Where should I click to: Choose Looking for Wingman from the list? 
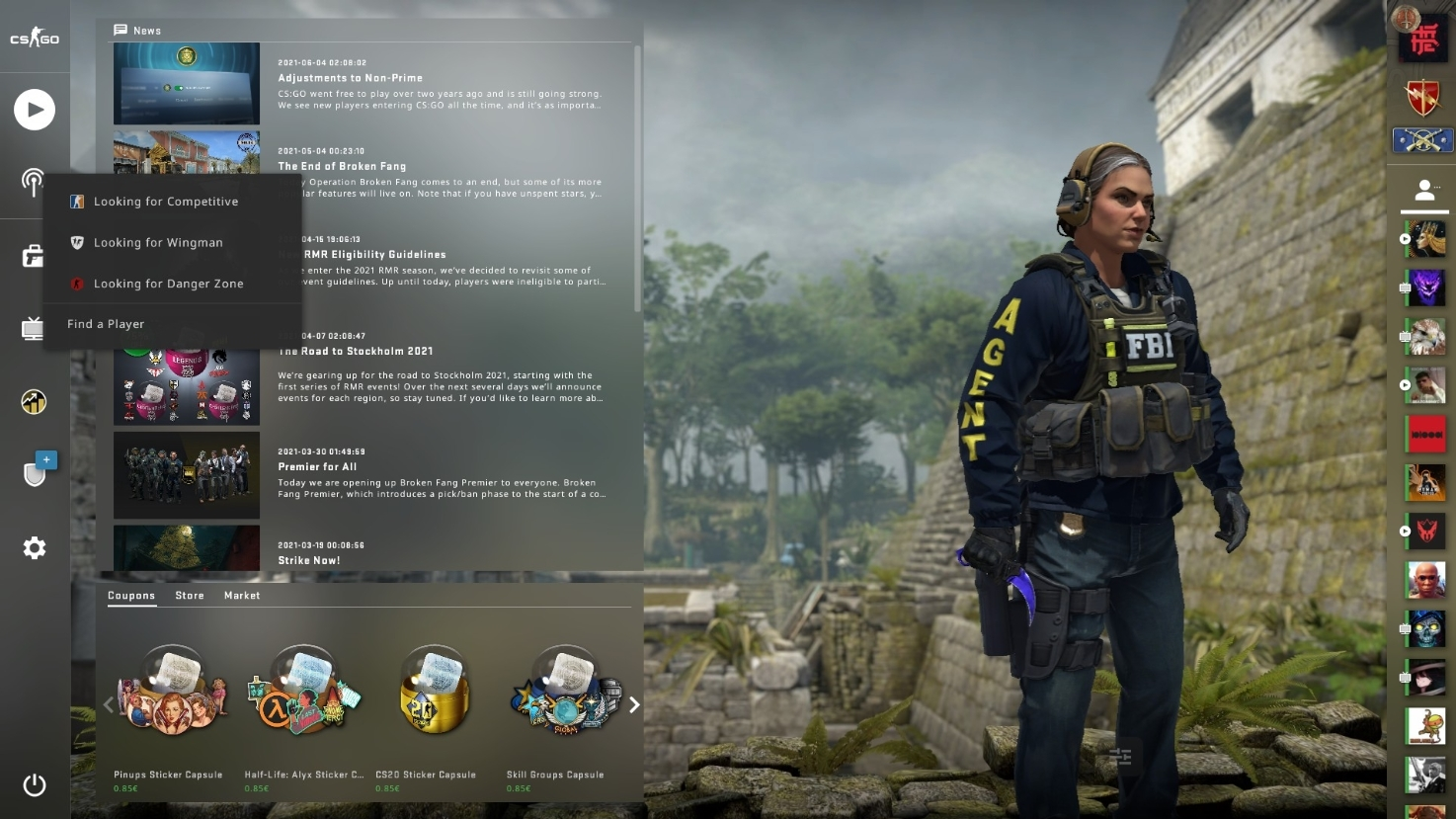pyautogui.click(x=159, y=242)
